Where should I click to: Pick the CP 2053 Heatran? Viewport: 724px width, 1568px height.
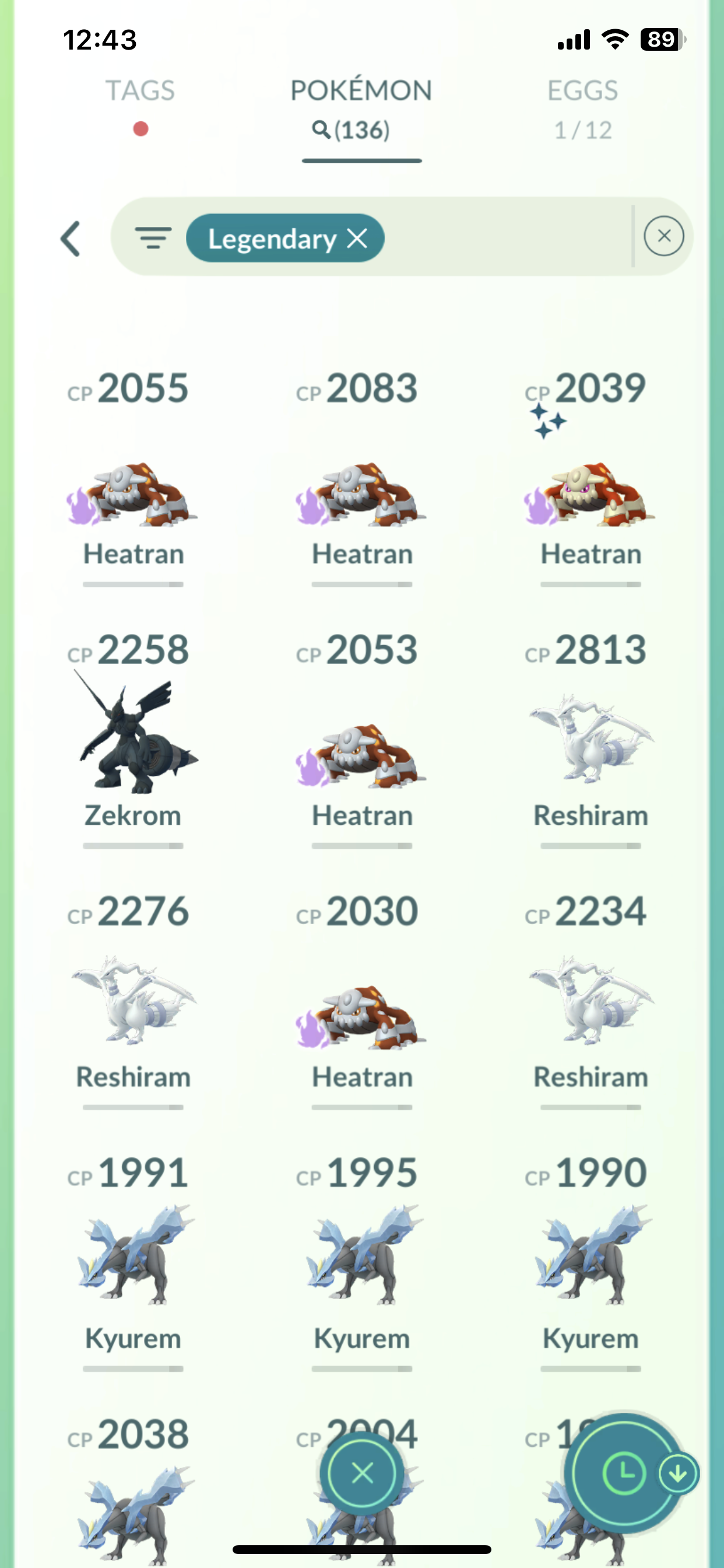click(362, 756)
